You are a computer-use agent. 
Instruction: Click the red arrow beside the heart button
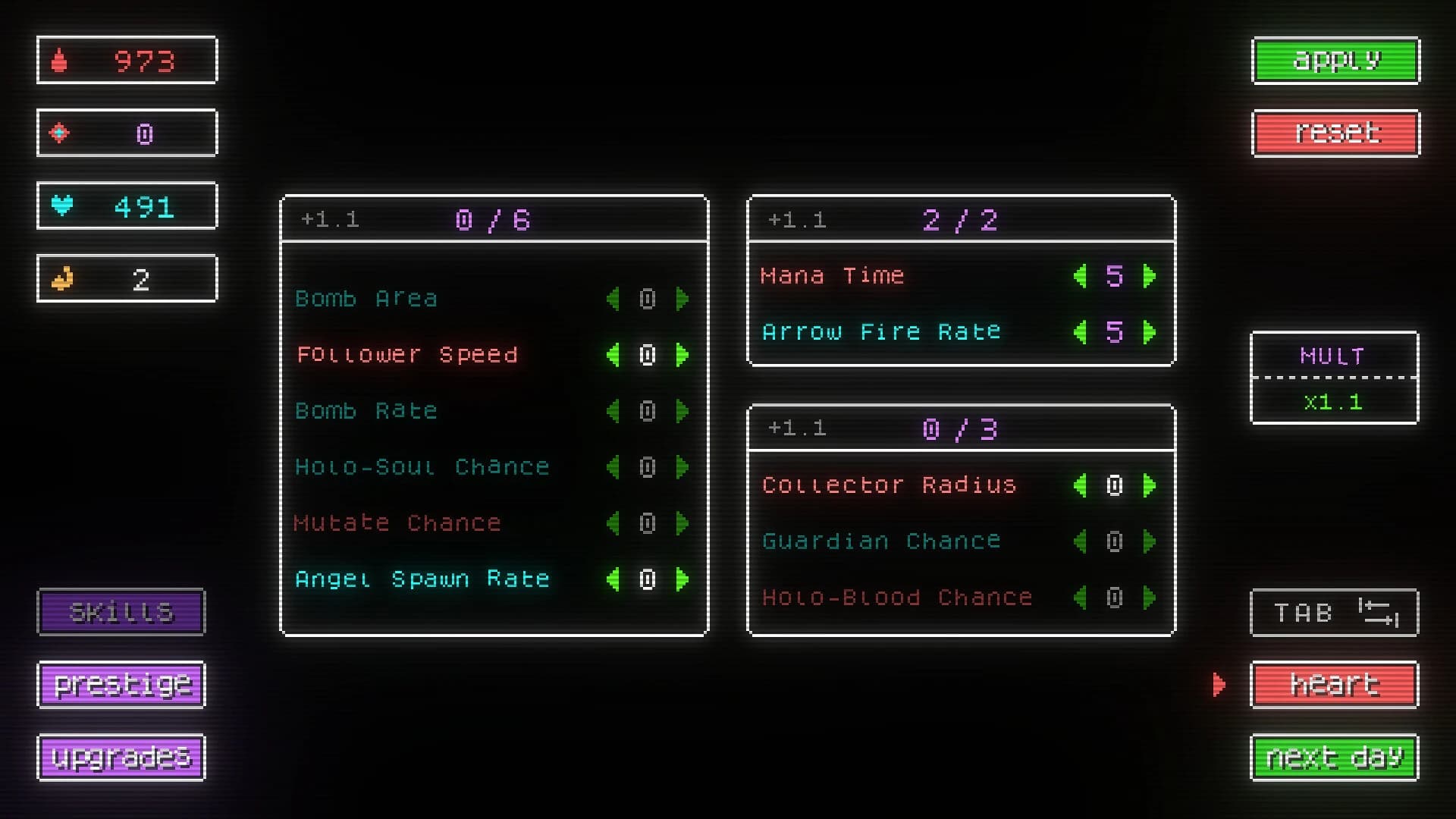pyautogui.click(x=1219, y=684)
